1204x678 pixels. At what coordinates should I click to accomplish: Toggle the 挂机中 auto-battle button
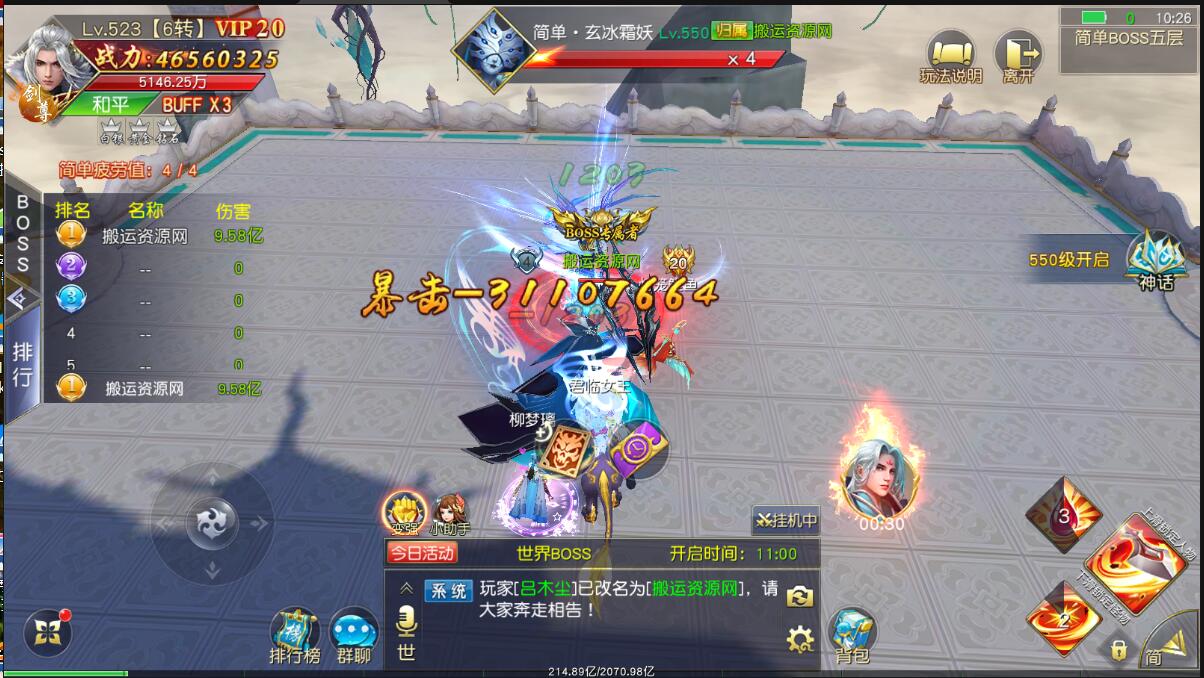[786, 520]
